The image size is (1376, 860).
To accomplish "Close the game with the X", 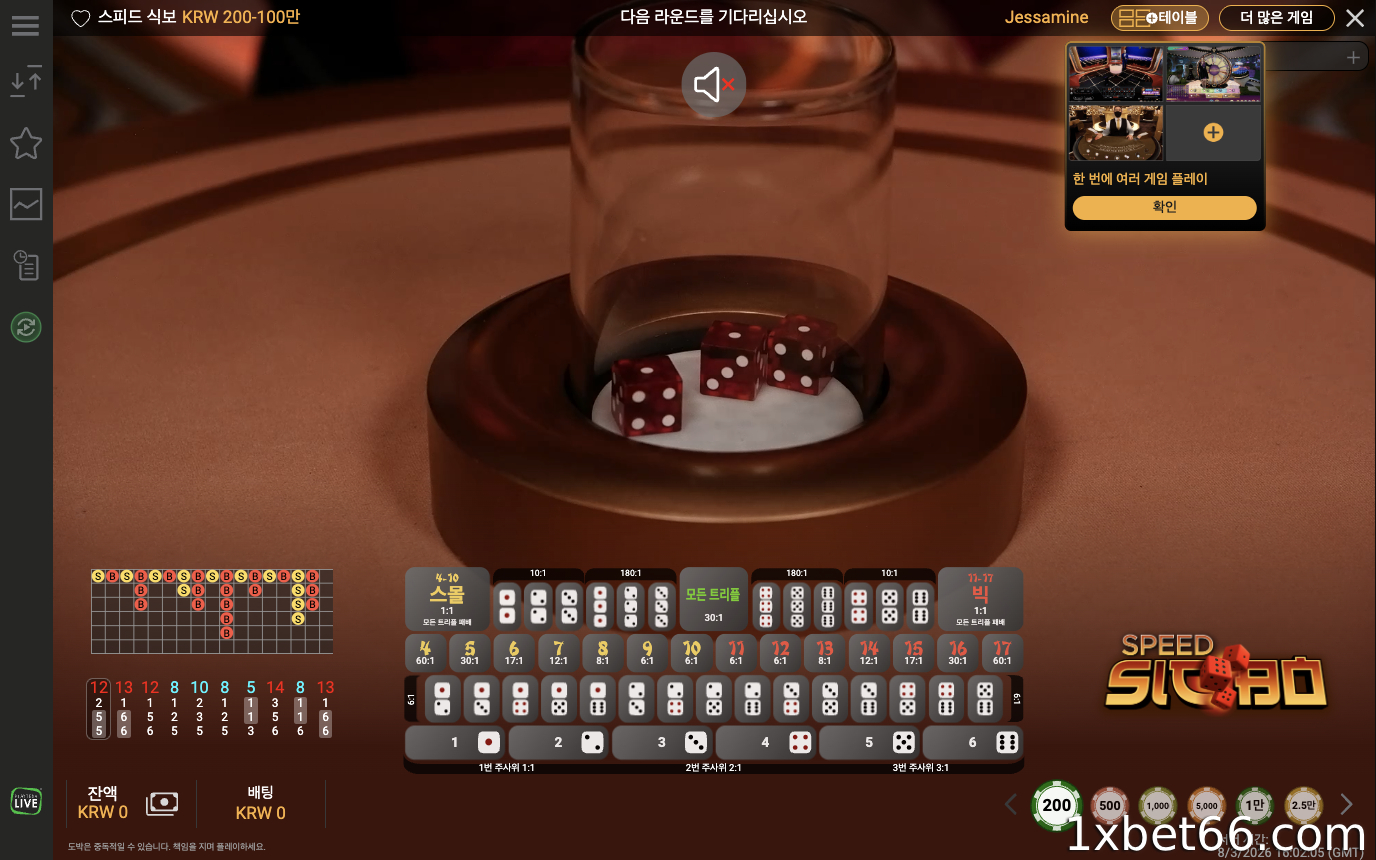I will 1354,18.
